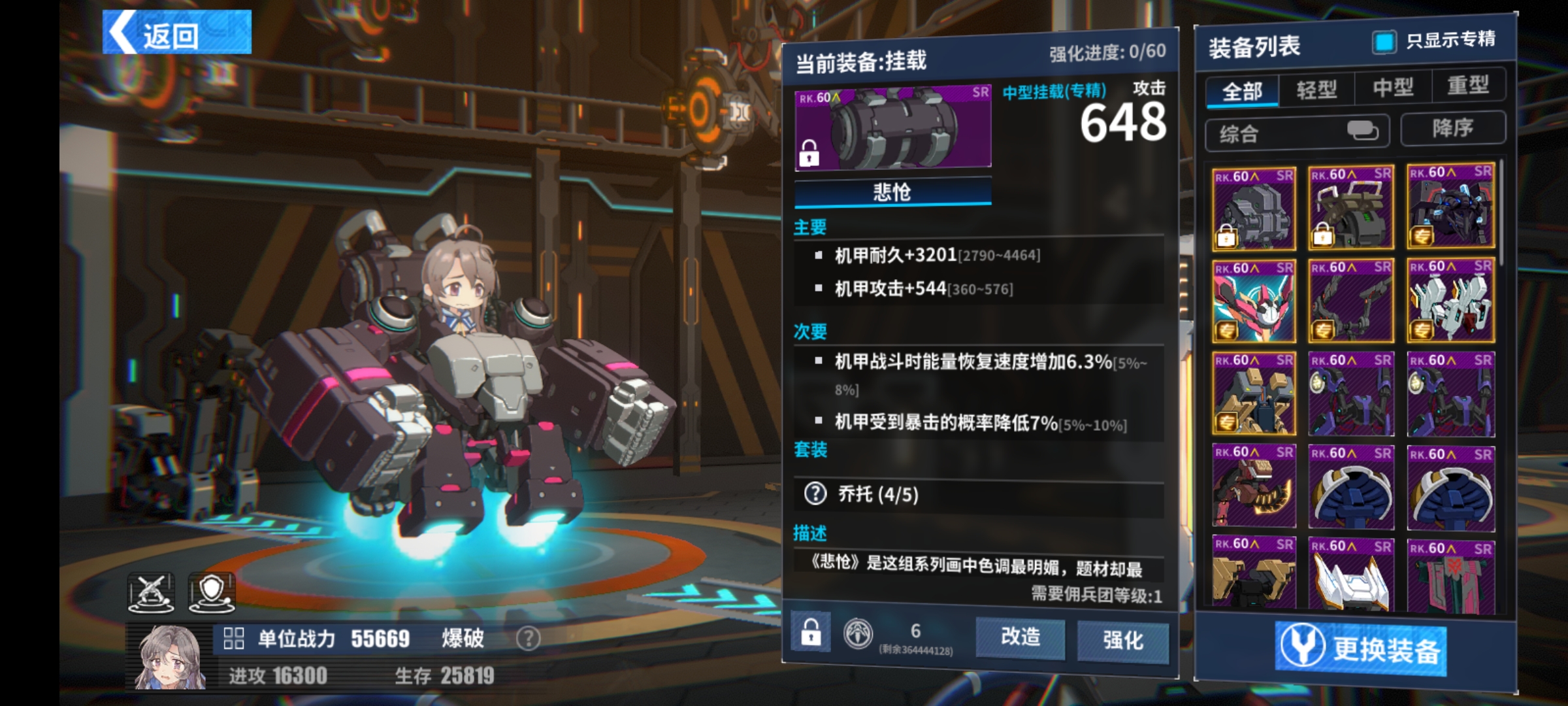Open the 乔托 set bonus help icon

[815, 494]
